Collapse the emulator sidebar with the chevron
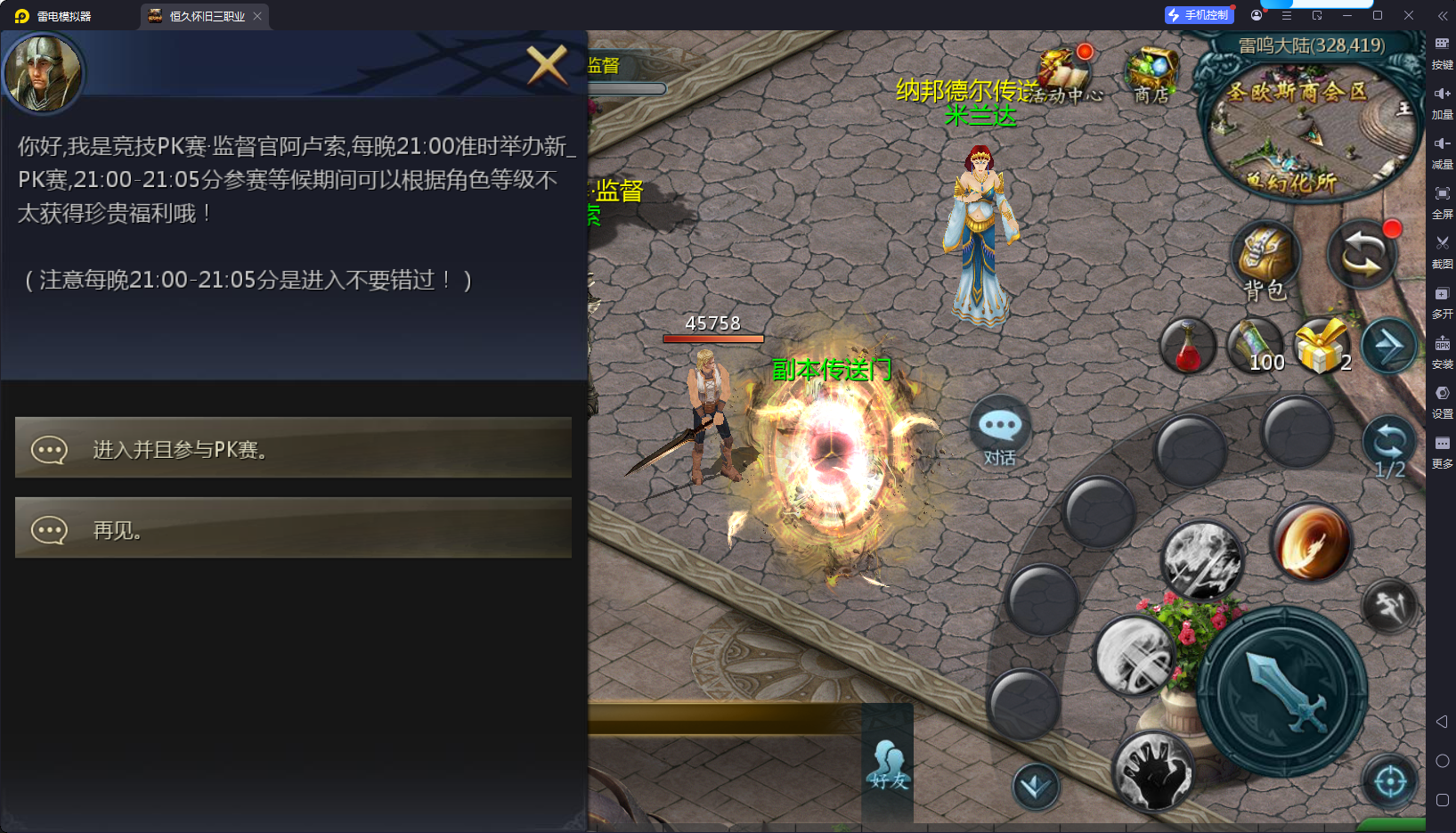This screenshot has width=1456, height=833. (1443, 15)
